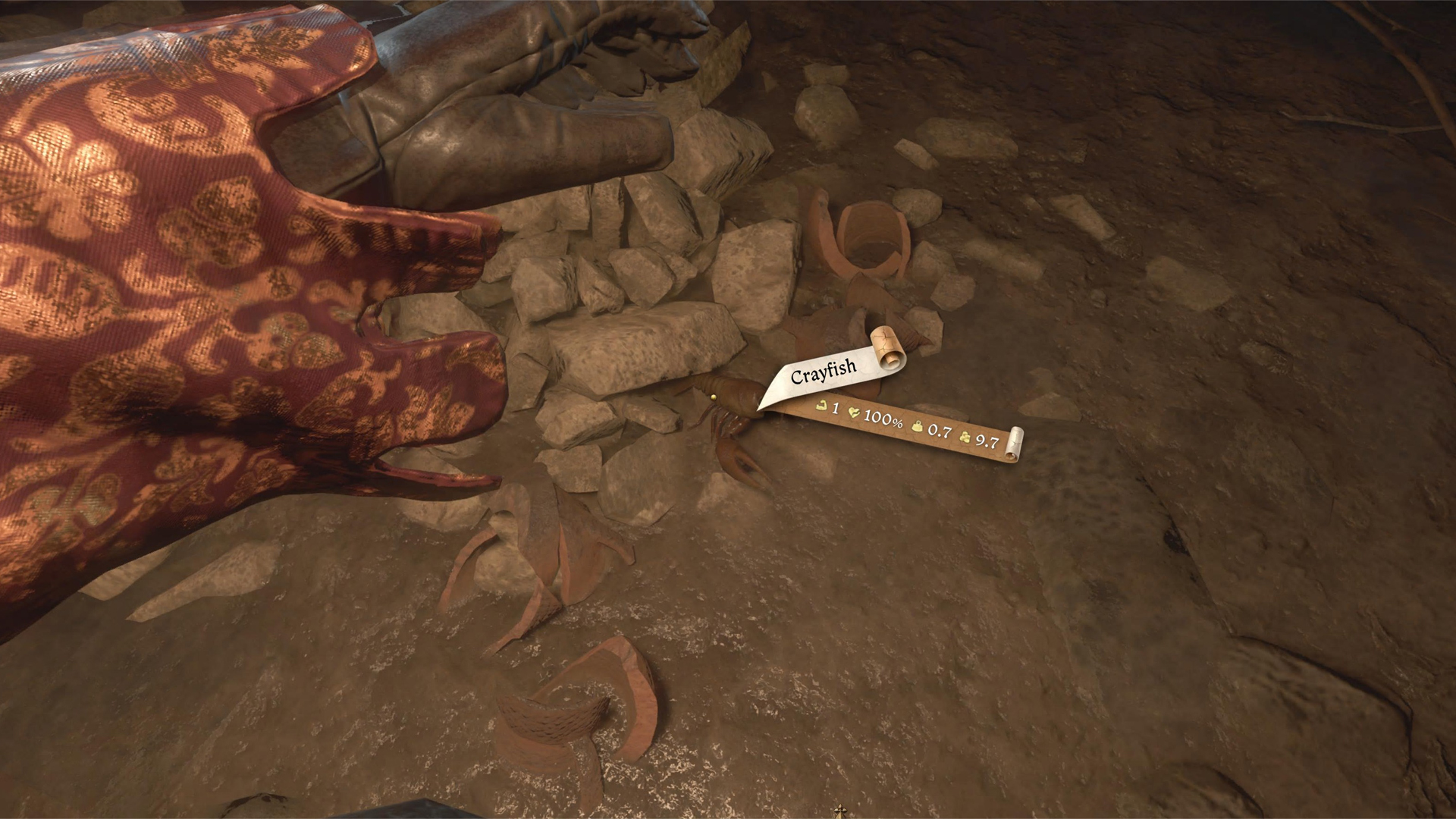Click the fleur-de-lis cursor marker at bottom
The width and height of the screenshot is (1456, 819).
point(839,811)
